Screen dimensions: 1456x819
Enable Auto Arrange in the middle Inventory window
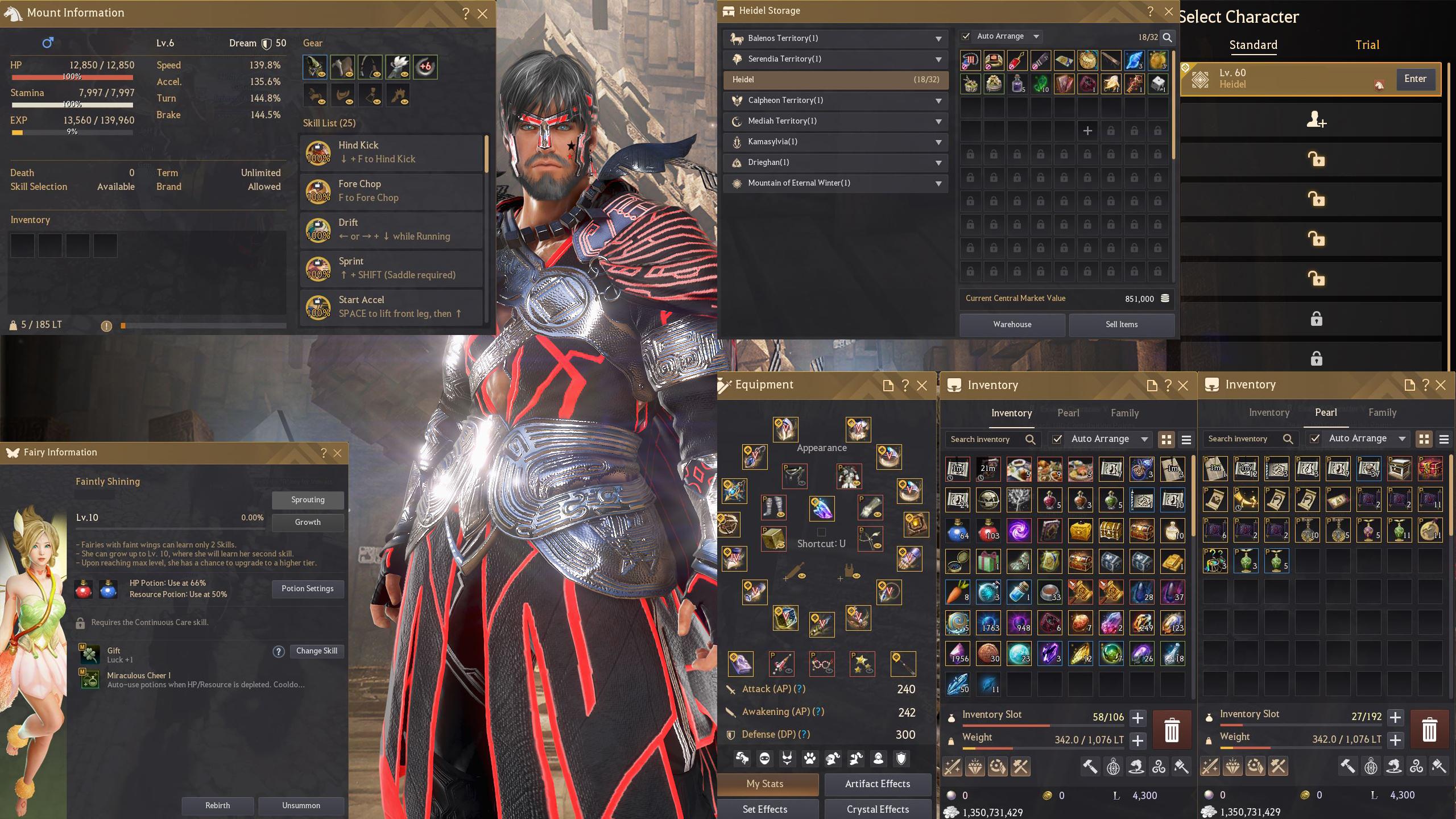click(1058, 439)
